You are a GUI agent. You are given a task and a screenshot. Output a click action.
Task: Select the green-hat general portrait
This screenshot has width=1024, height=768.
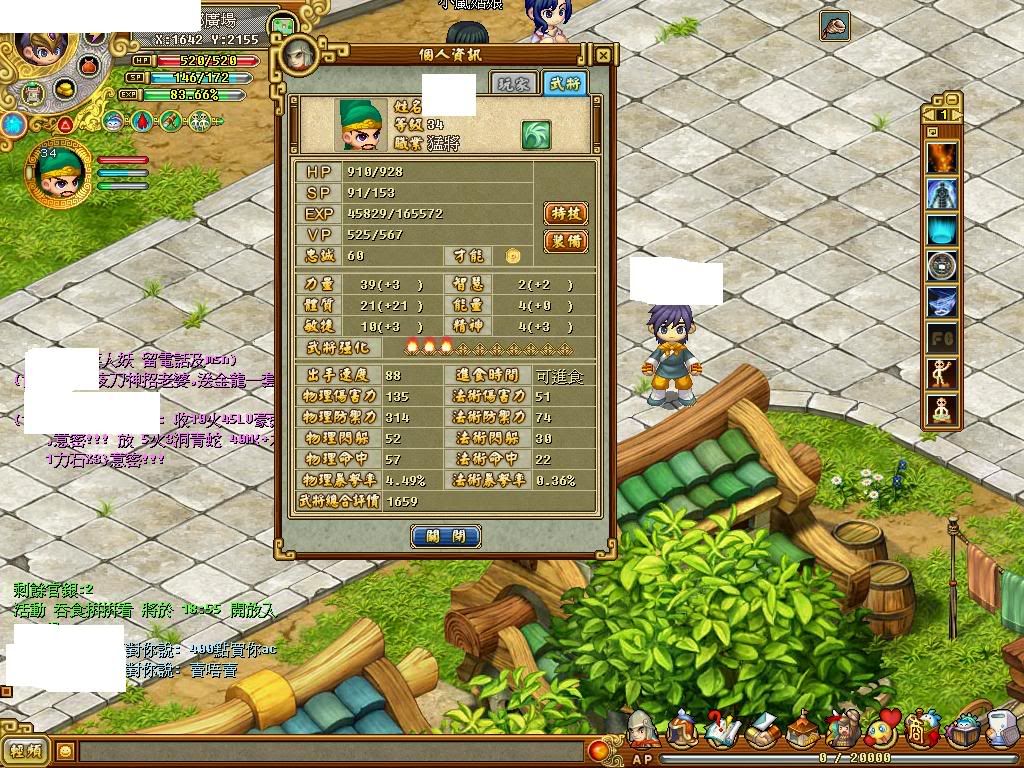click(58, 174)
